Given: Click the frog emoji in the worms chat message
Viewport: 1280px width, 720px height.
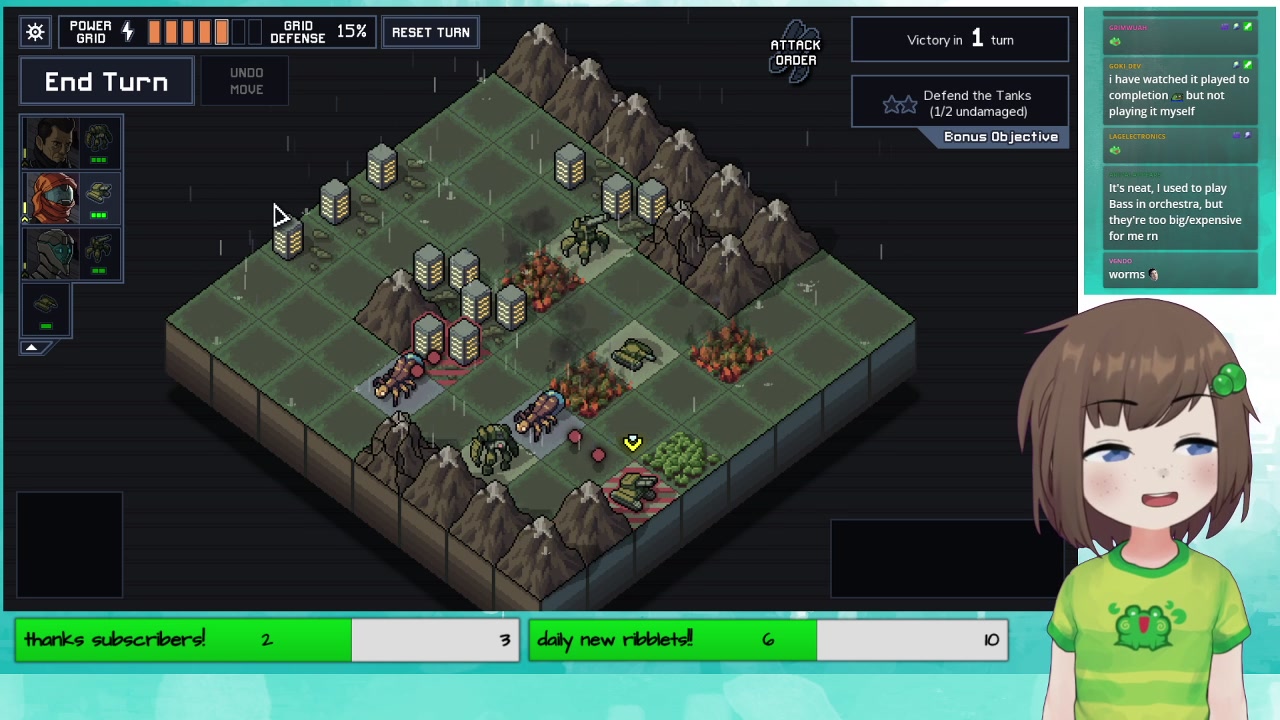Looking at the screenshot, I should 1154,274.
